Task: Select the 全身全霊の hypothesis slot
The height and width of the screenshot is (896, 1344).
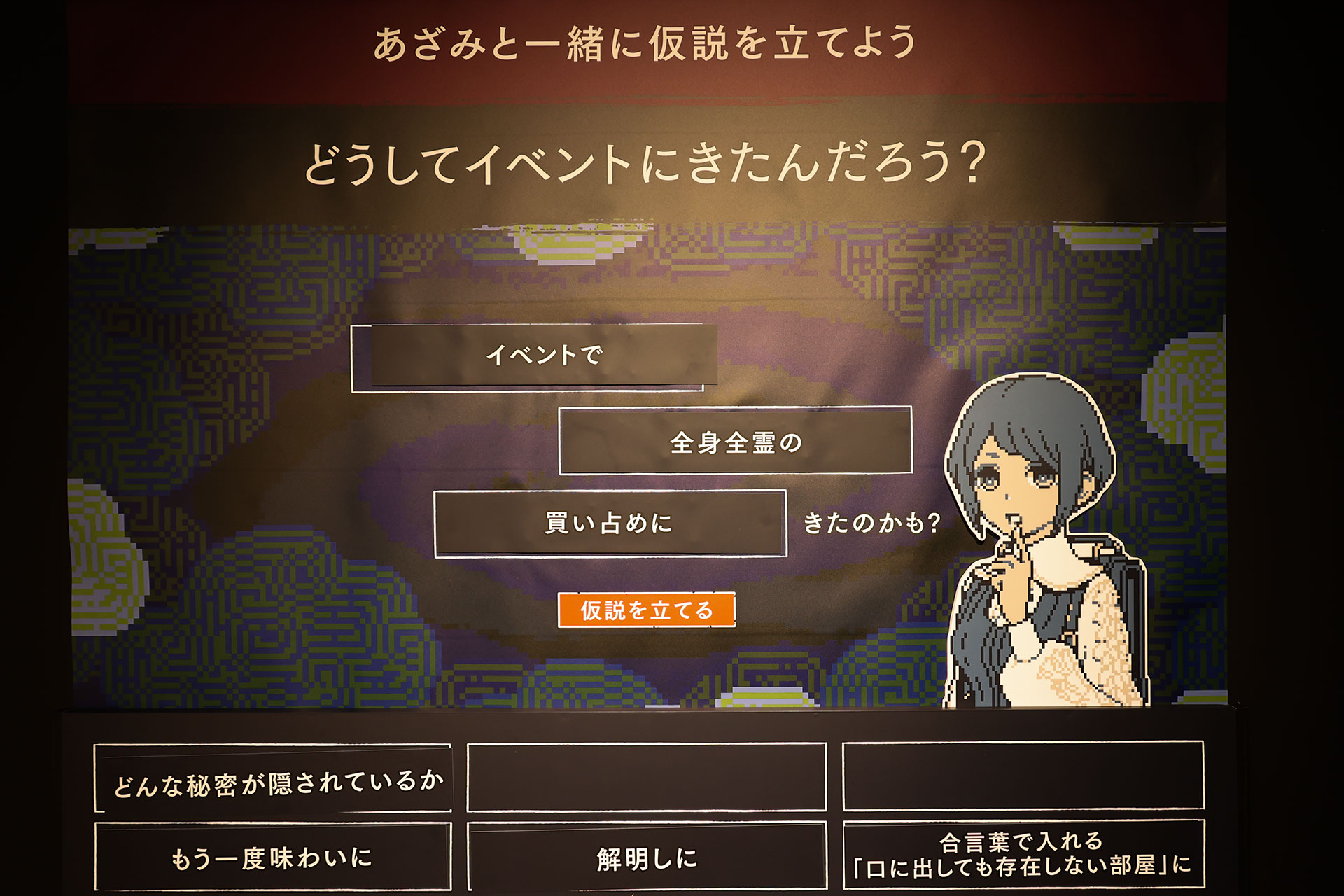Action: click(x=736, y=442)
